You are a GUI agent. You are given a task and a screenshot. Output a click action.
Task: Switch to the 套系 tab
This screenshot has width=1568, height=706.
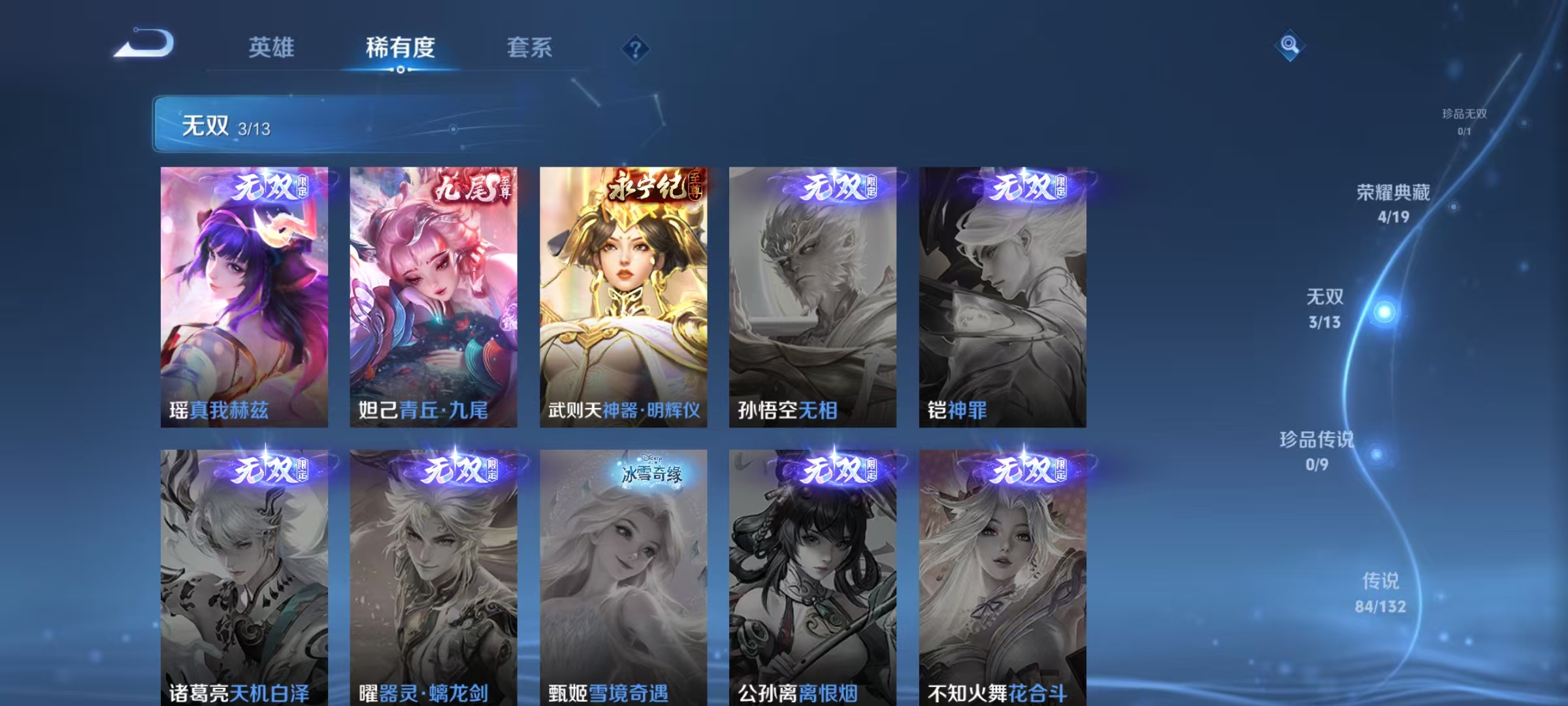(x=529, y=47)
